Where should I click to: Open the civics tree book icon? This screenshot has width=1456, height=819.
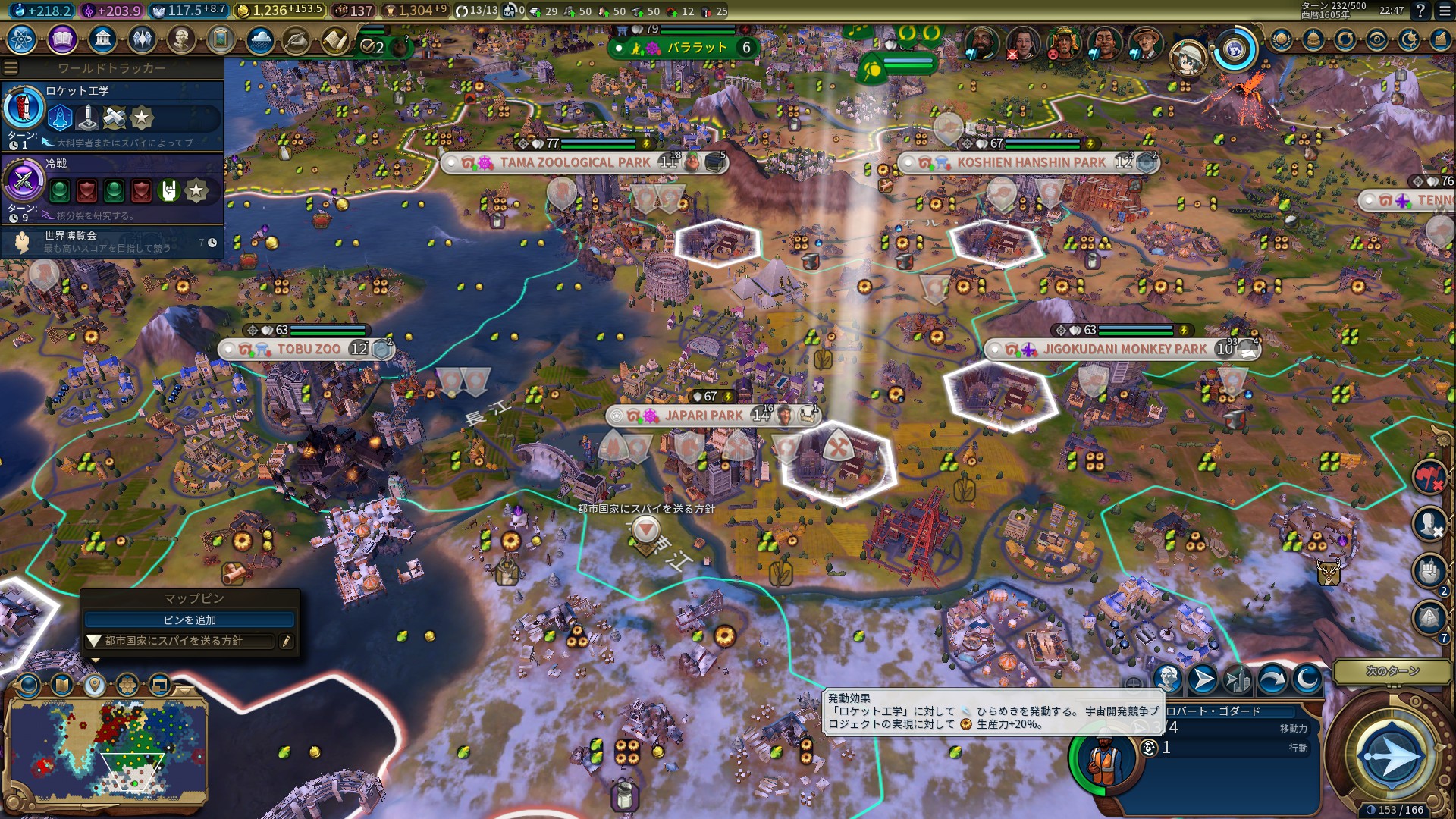62,39
